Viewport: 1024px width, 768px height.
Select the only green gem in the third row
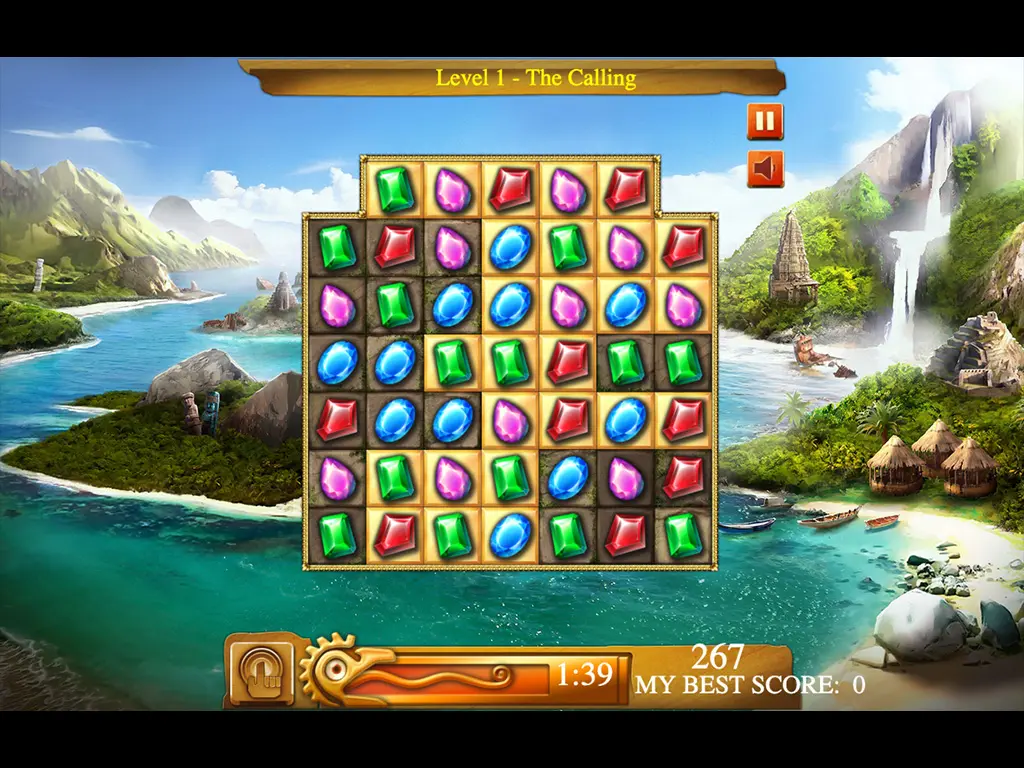(396, 304)
